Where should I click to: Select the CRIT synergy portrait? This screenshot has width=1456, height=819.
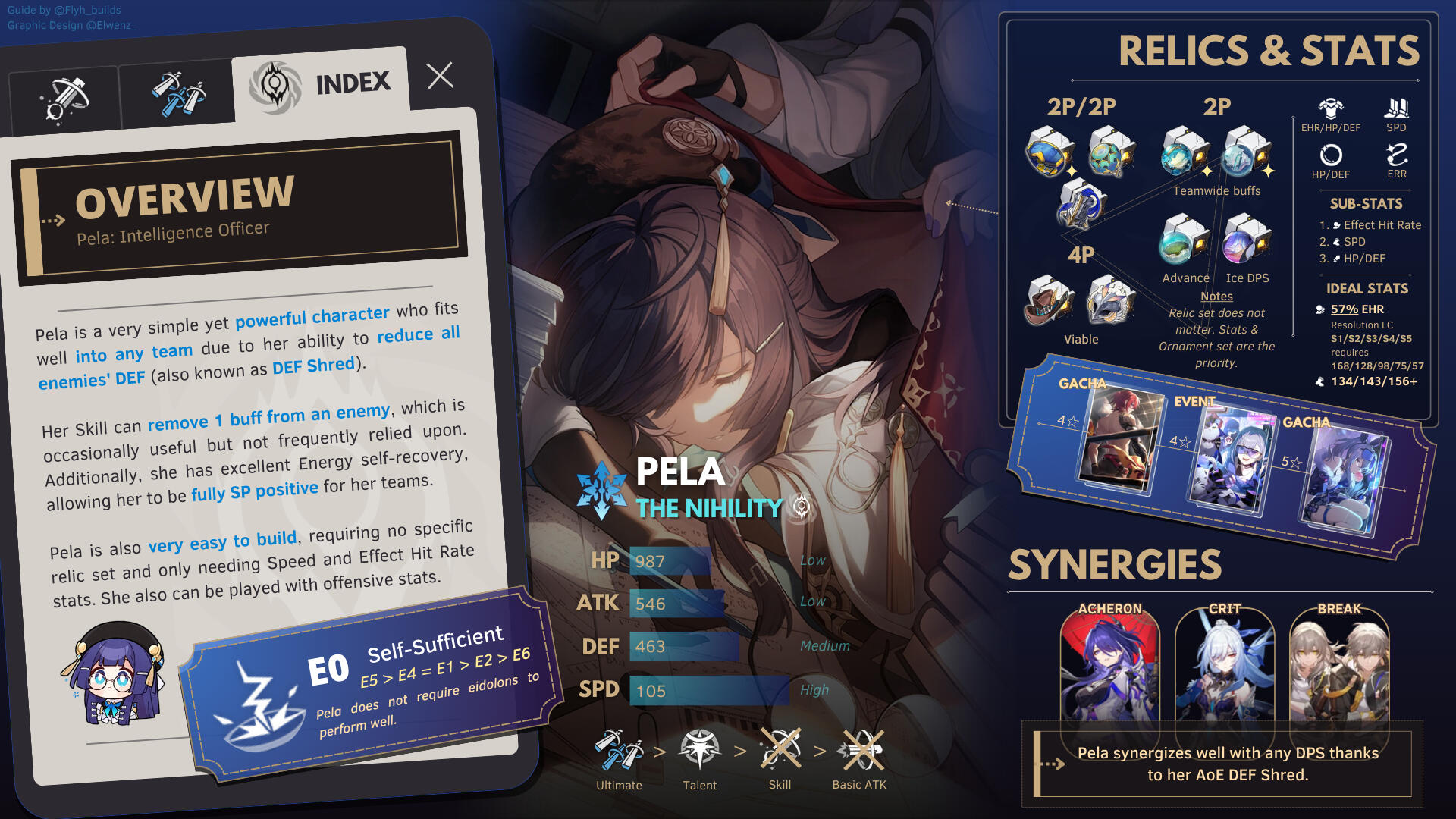(x=1225, y=667)
